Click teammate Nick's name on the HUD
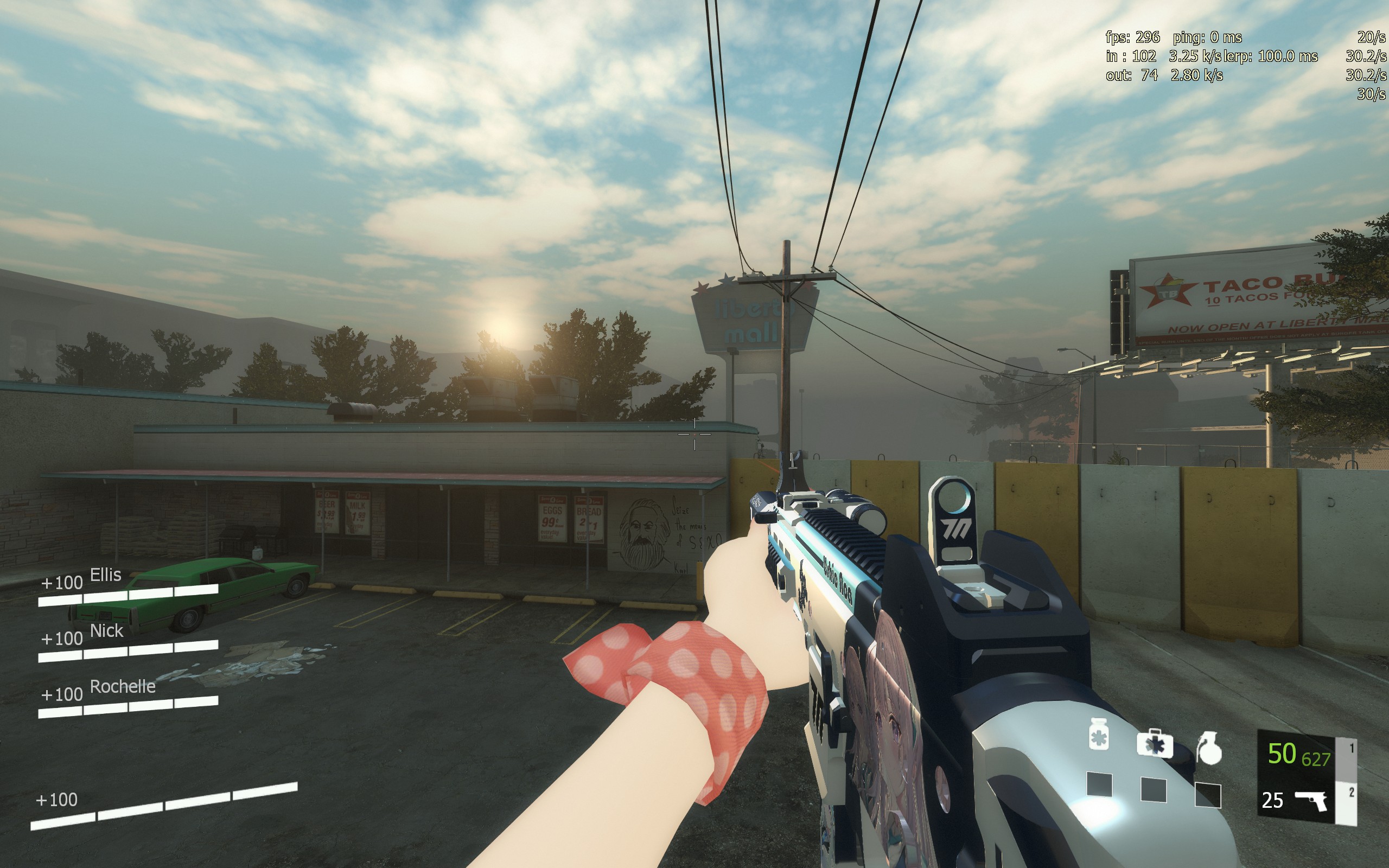The image size is (1389, 868). point(107,630)
